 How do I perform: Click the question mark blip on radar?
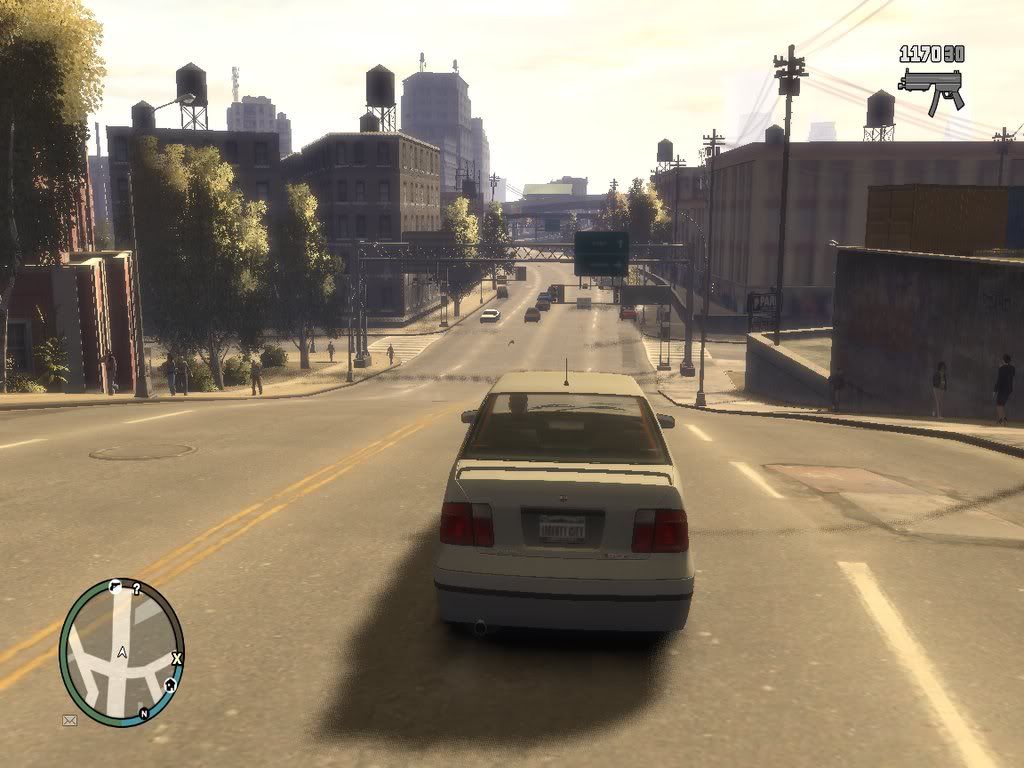tap(136, 589)
